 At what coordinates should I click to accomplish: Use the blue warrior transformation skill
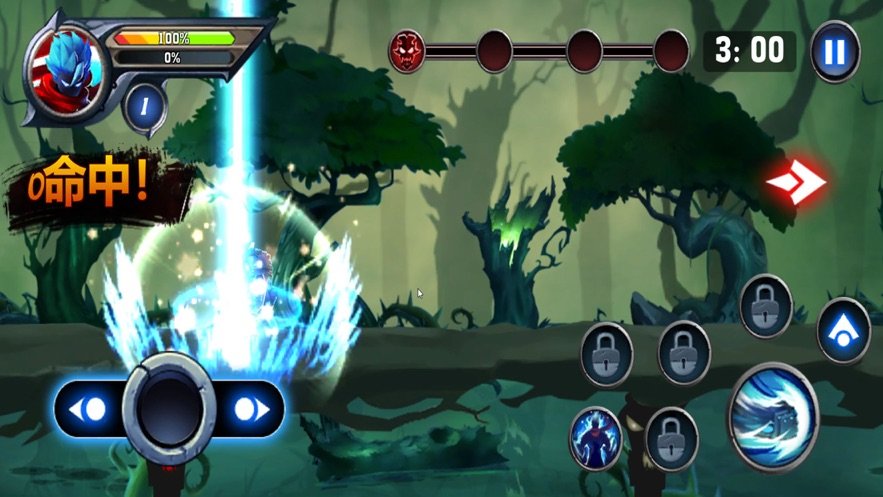pos(595,438)
